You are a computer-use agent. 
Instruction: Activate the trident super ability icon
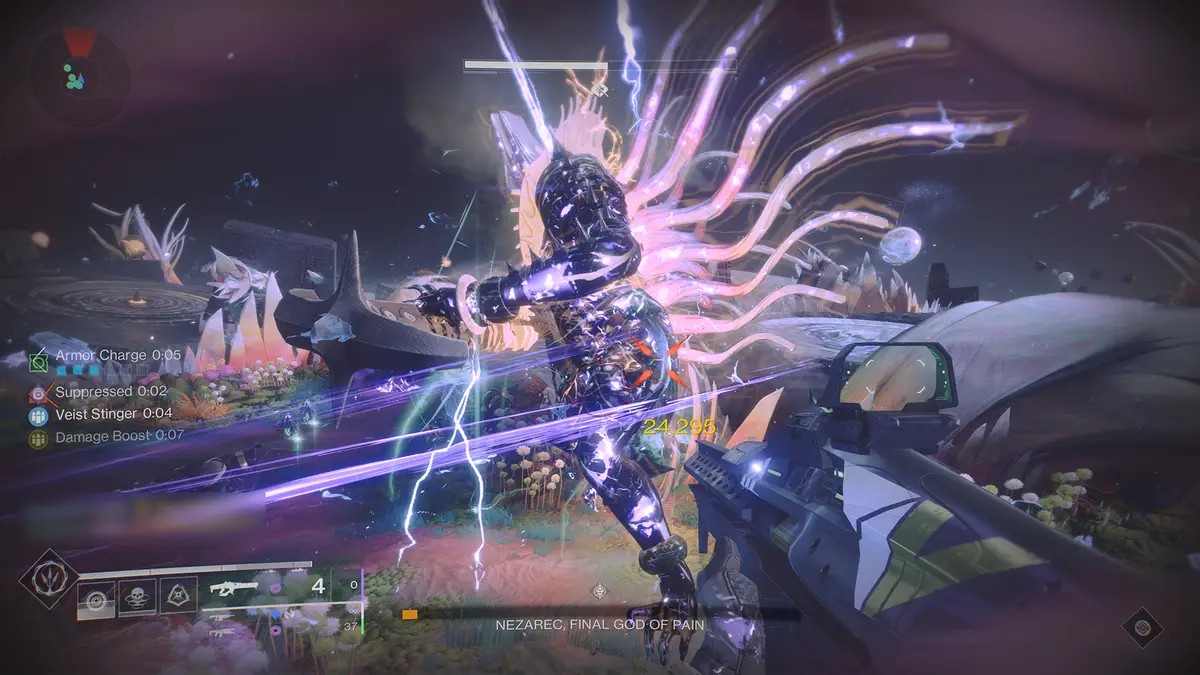[x=47, y=578]
